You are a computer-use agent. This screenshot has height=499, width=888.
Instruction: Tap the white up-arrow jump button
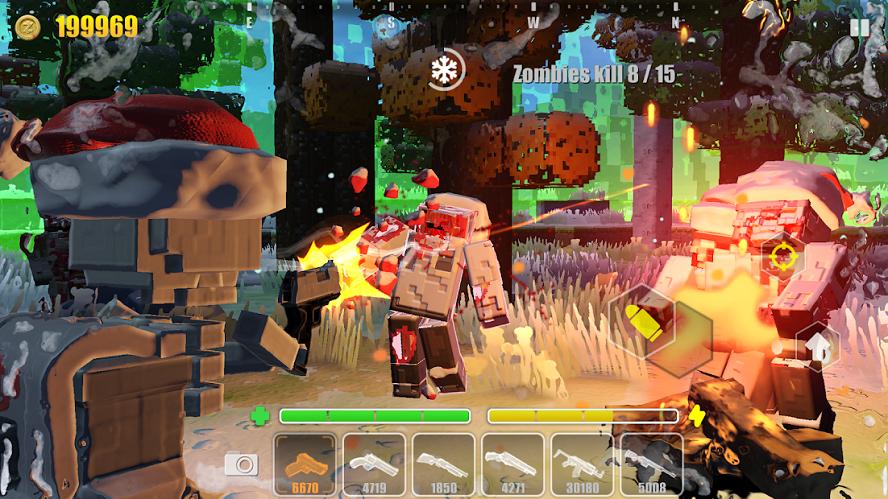pyautogui.click(x=819, y=346)
